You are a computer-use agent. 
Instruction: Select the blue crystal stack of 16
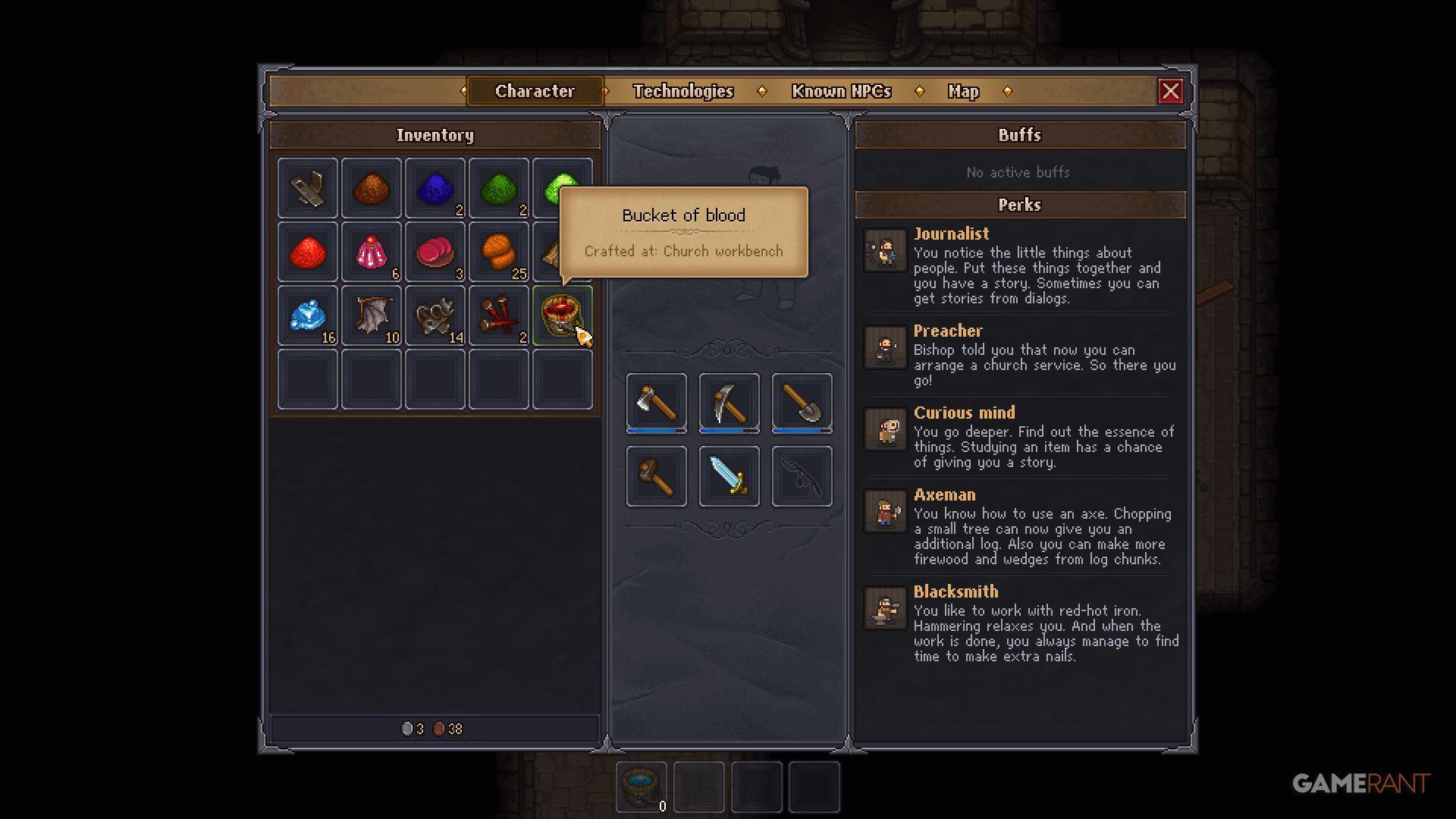[x=307, y=315]
